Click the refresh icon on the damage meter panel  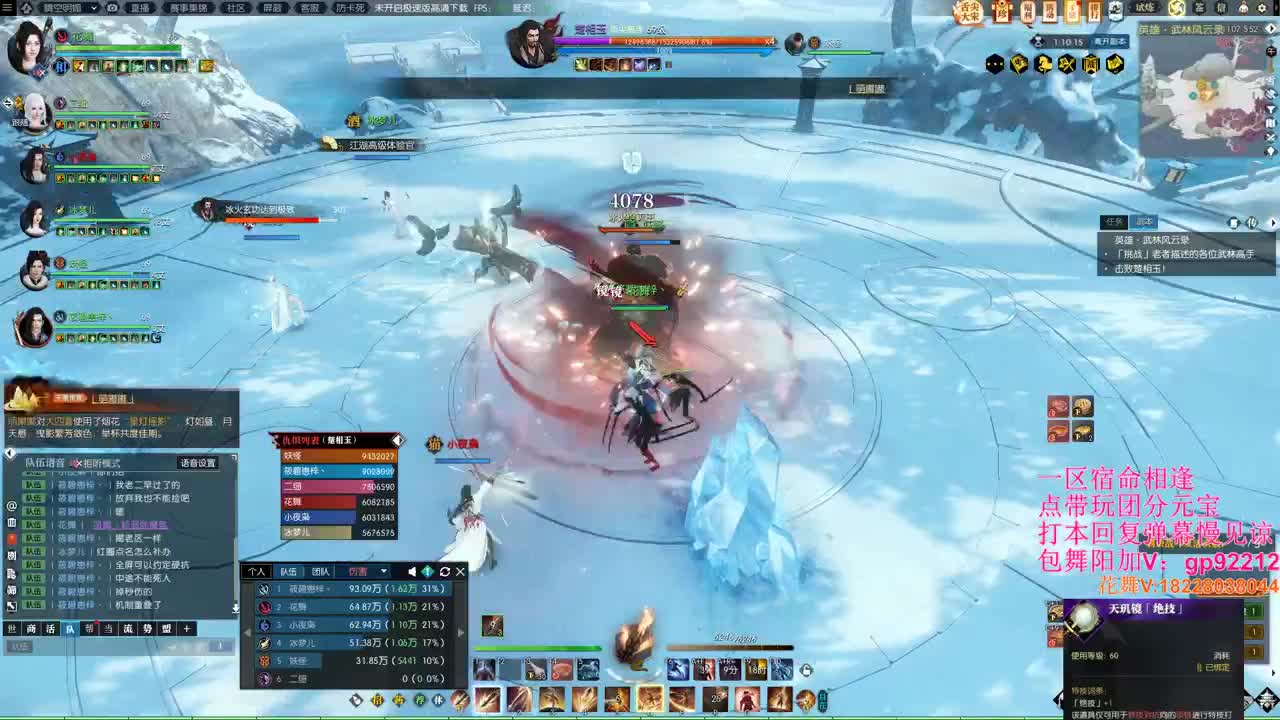click(443, 570)
